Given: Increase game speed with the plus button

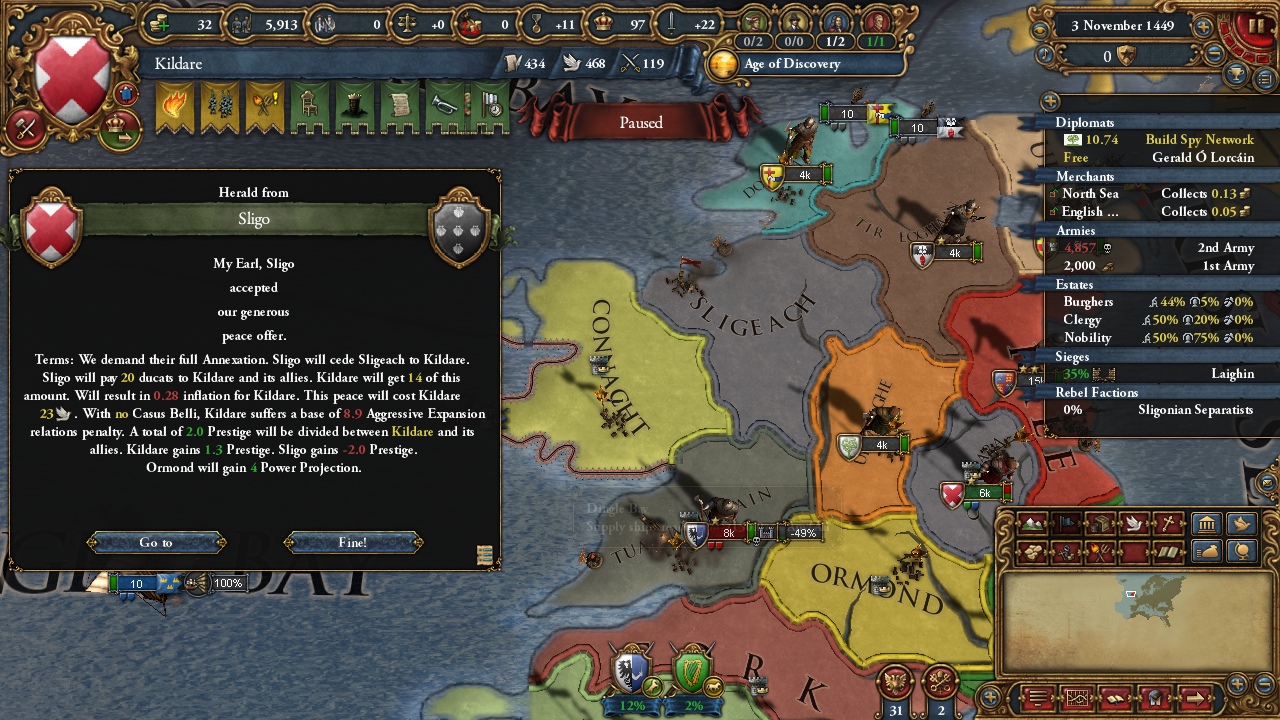Looking at the screenshot, I should pyautogui.click(x=1203, y=27).
